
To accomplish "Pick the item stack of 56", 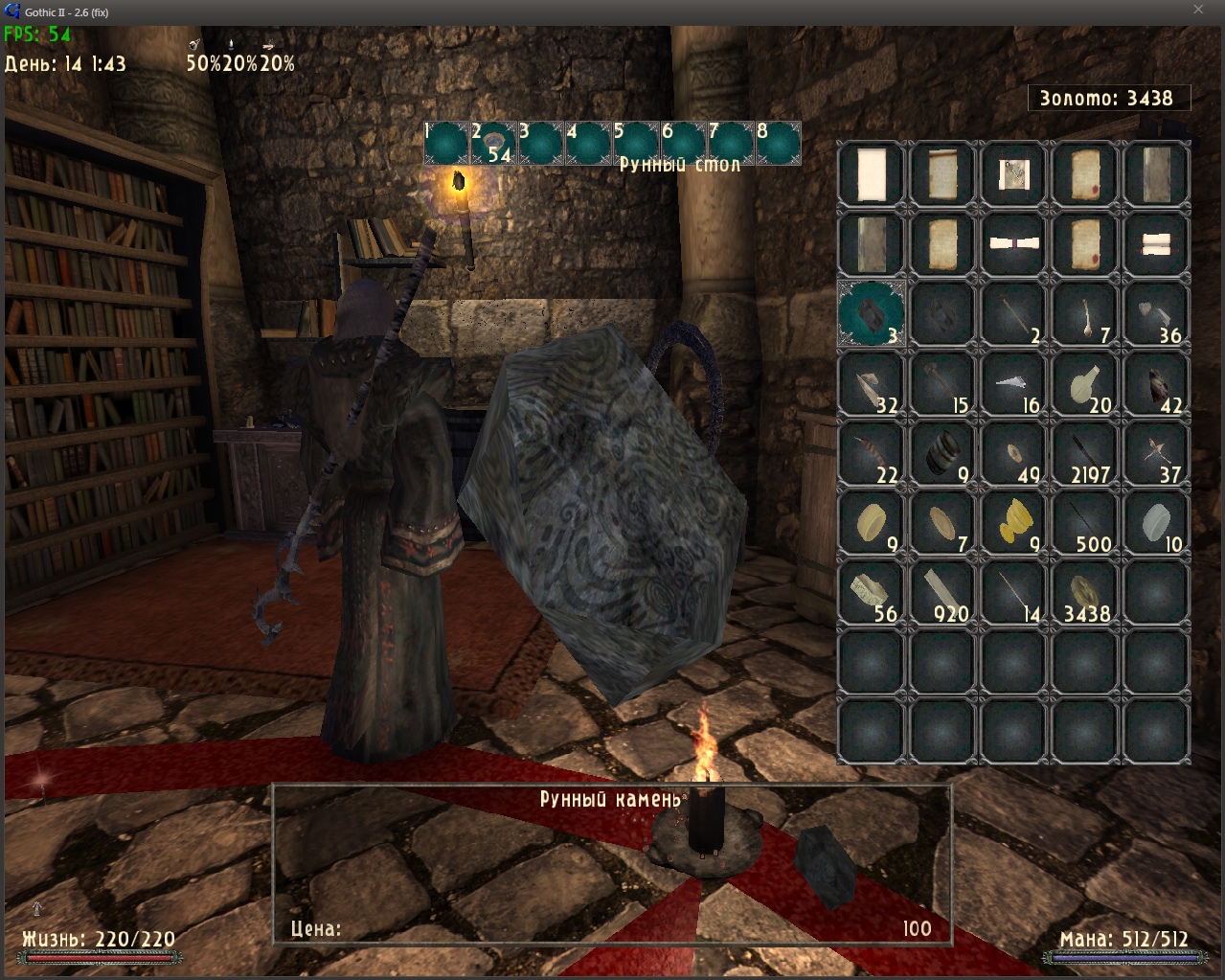I will 871,591.
